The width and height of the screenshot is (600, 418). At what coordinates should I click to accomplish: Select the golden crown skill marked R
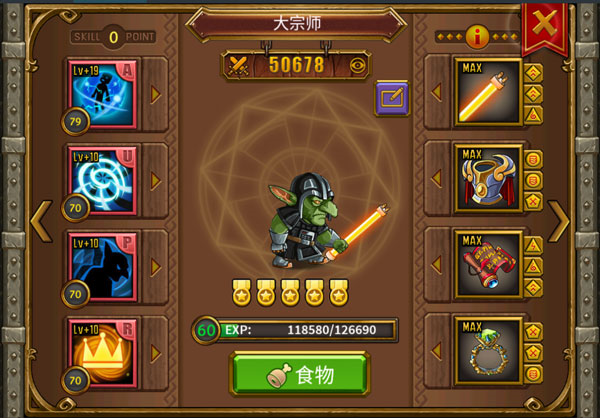tap(103, 350)
